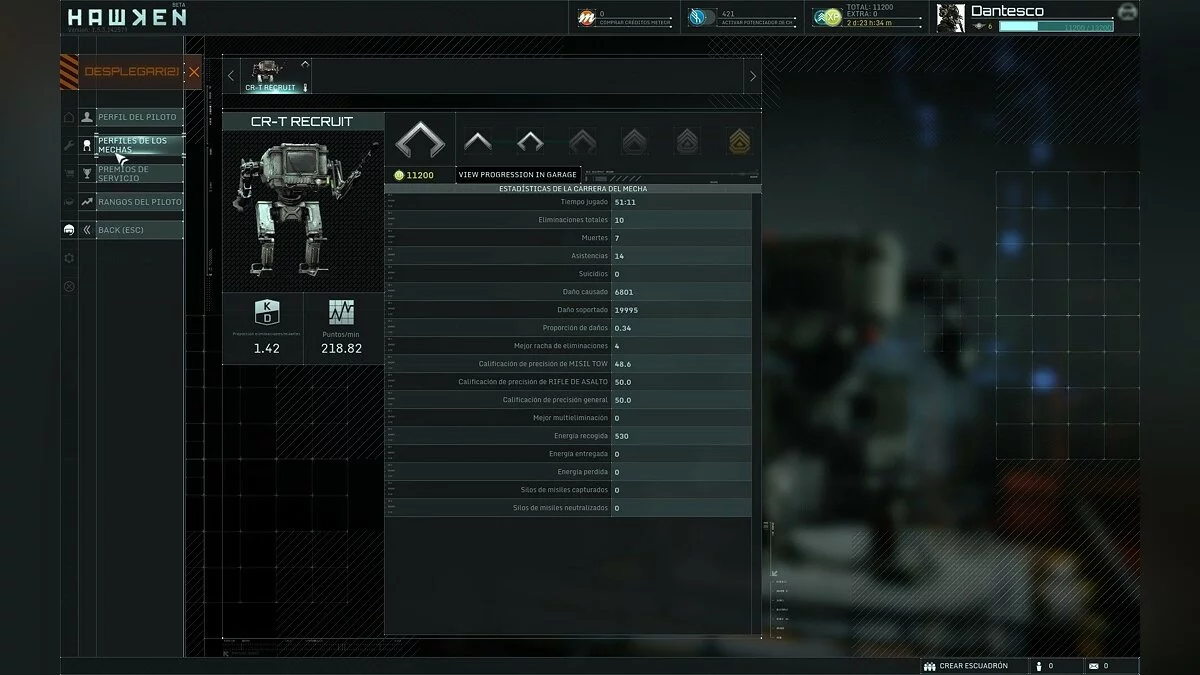
Task: Open Perfil del Piloto
Action: pyautogui.click(x=137, y=117)
